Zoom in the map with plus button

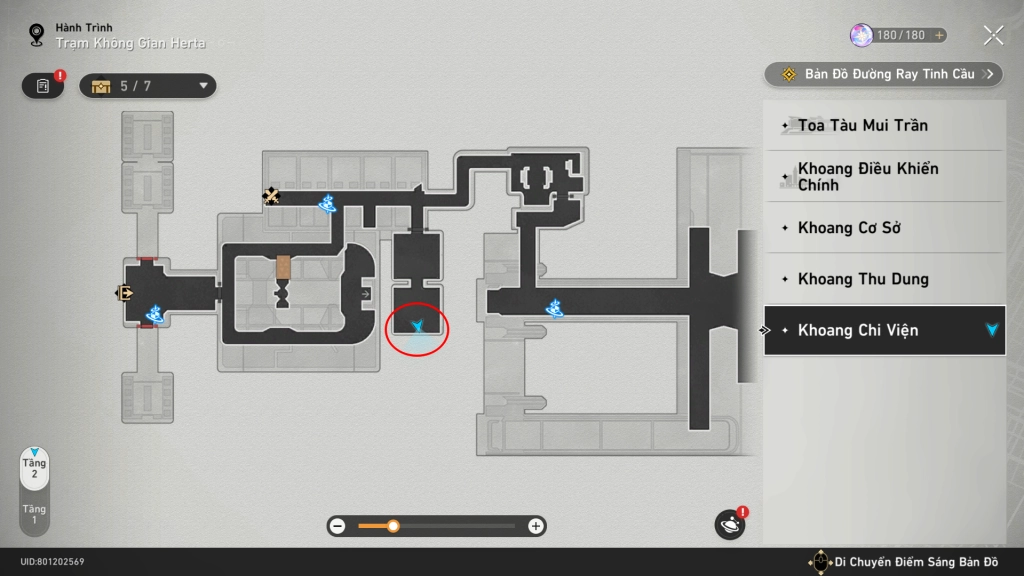pyautogui.click(x=536, y=526)
